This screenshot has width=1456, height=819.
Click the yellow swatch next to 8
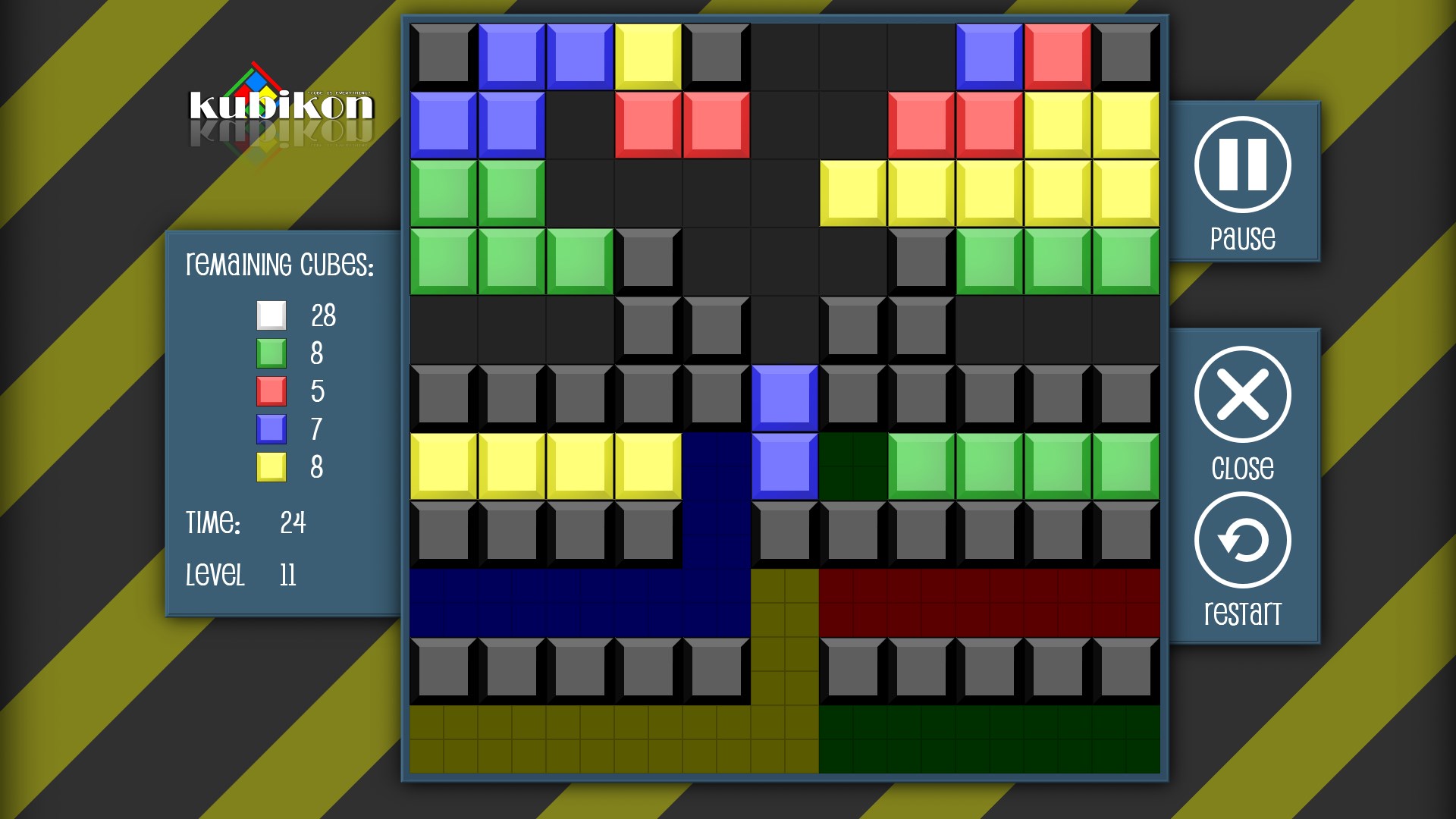click(x=270, y=467)
